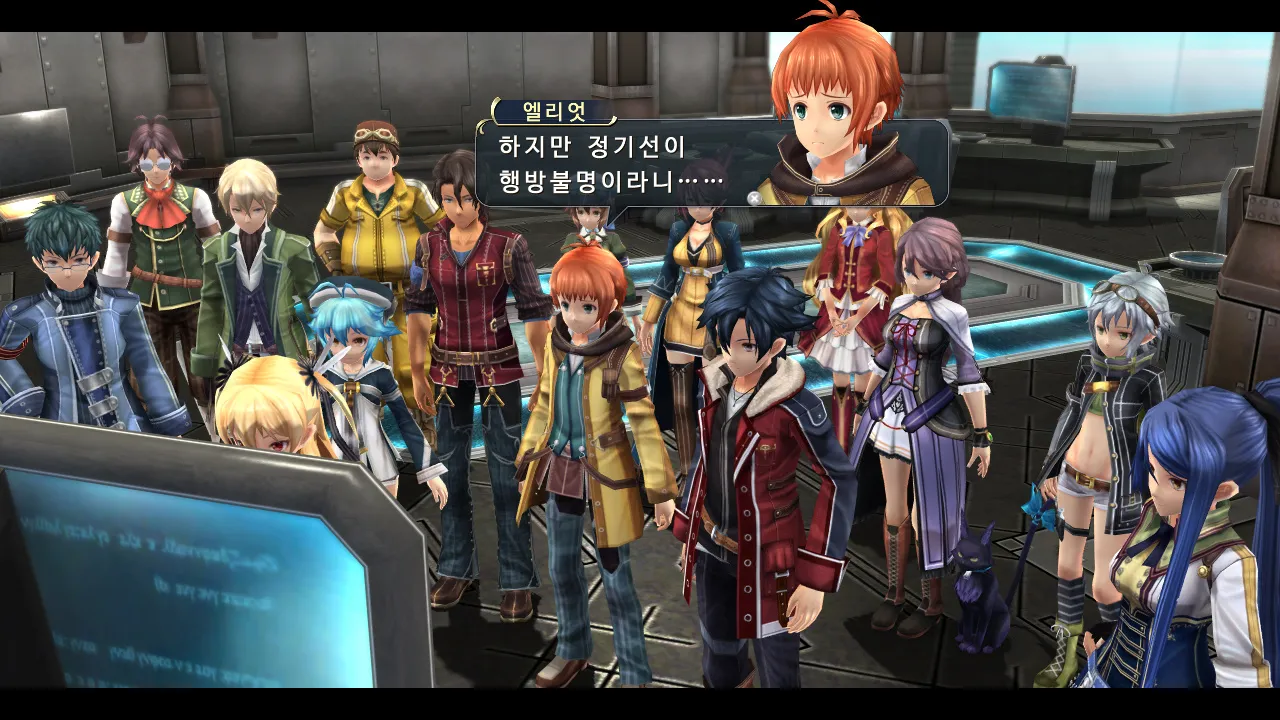Advance Elliot's dialogue box

(754, 198)
